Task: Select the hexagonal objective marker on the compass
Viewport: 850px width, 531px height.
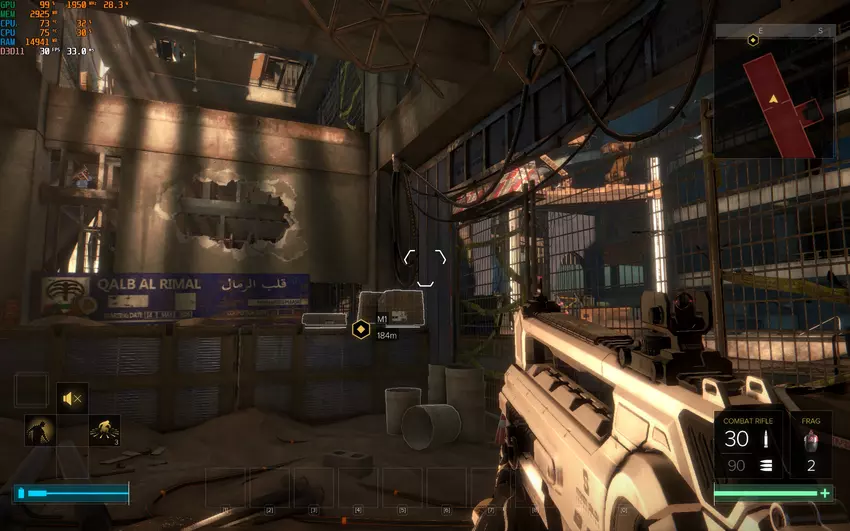Action: 752,40
